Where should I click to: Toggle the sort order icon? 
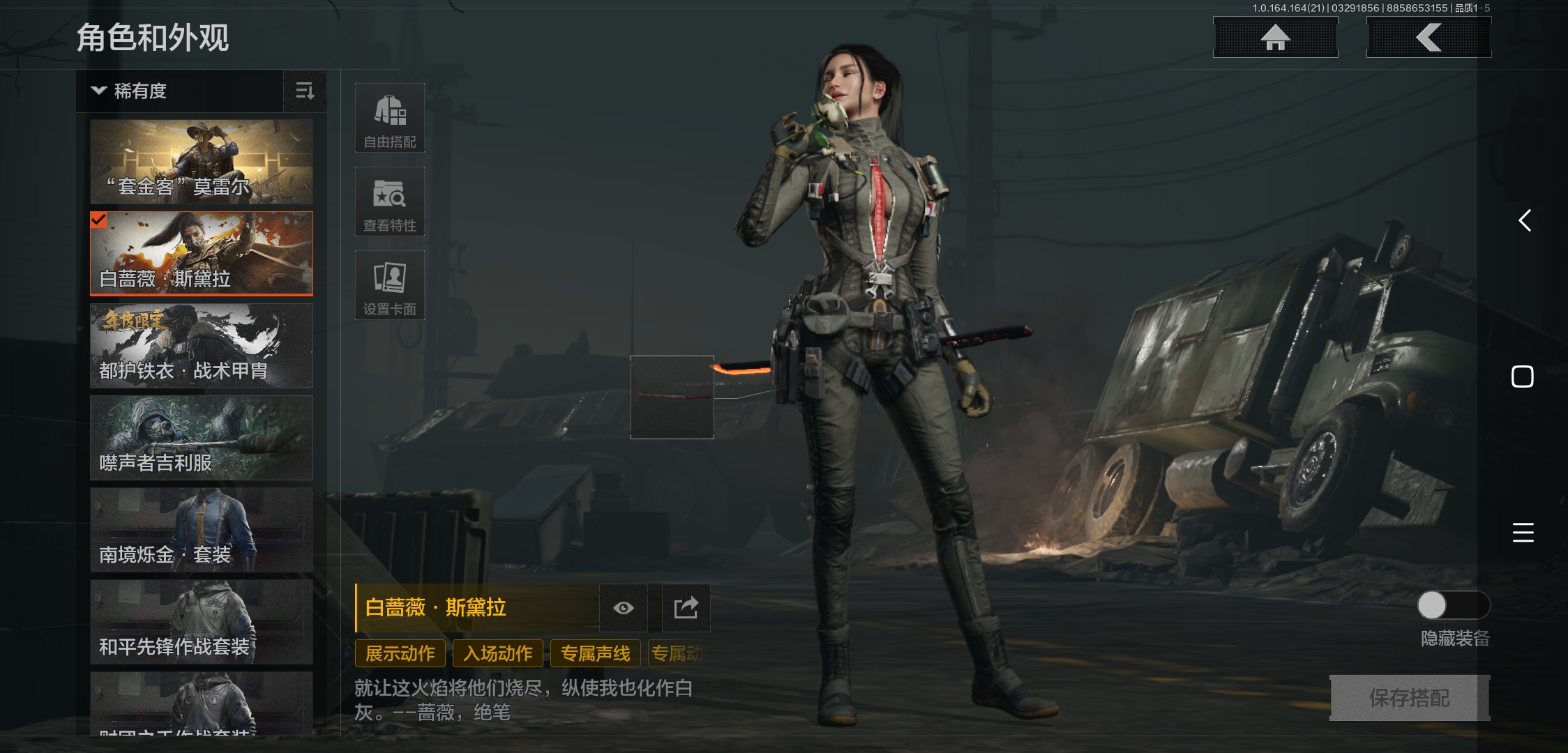(x=305, y=91)
